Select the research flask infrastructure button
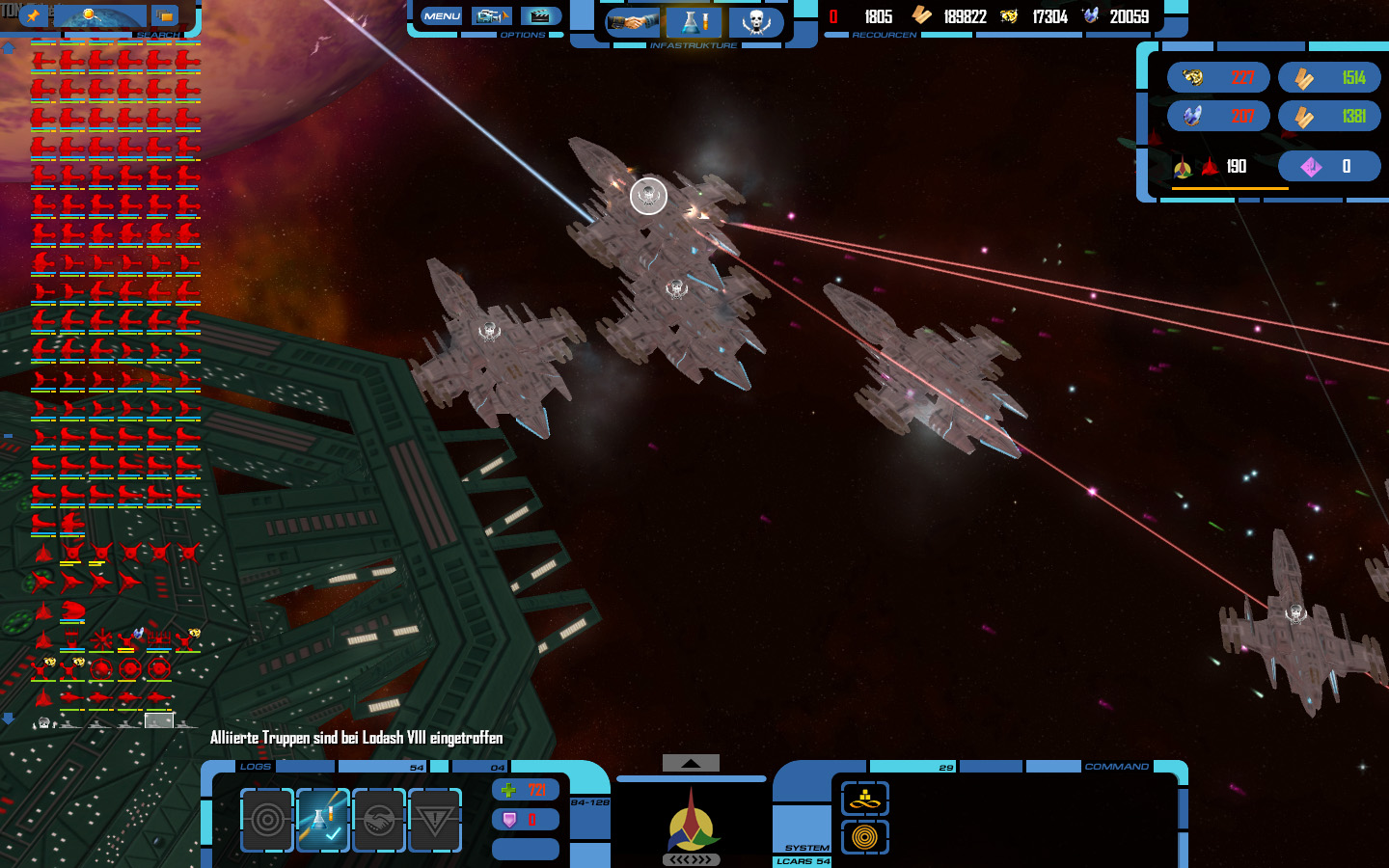 tap(694, 21)
